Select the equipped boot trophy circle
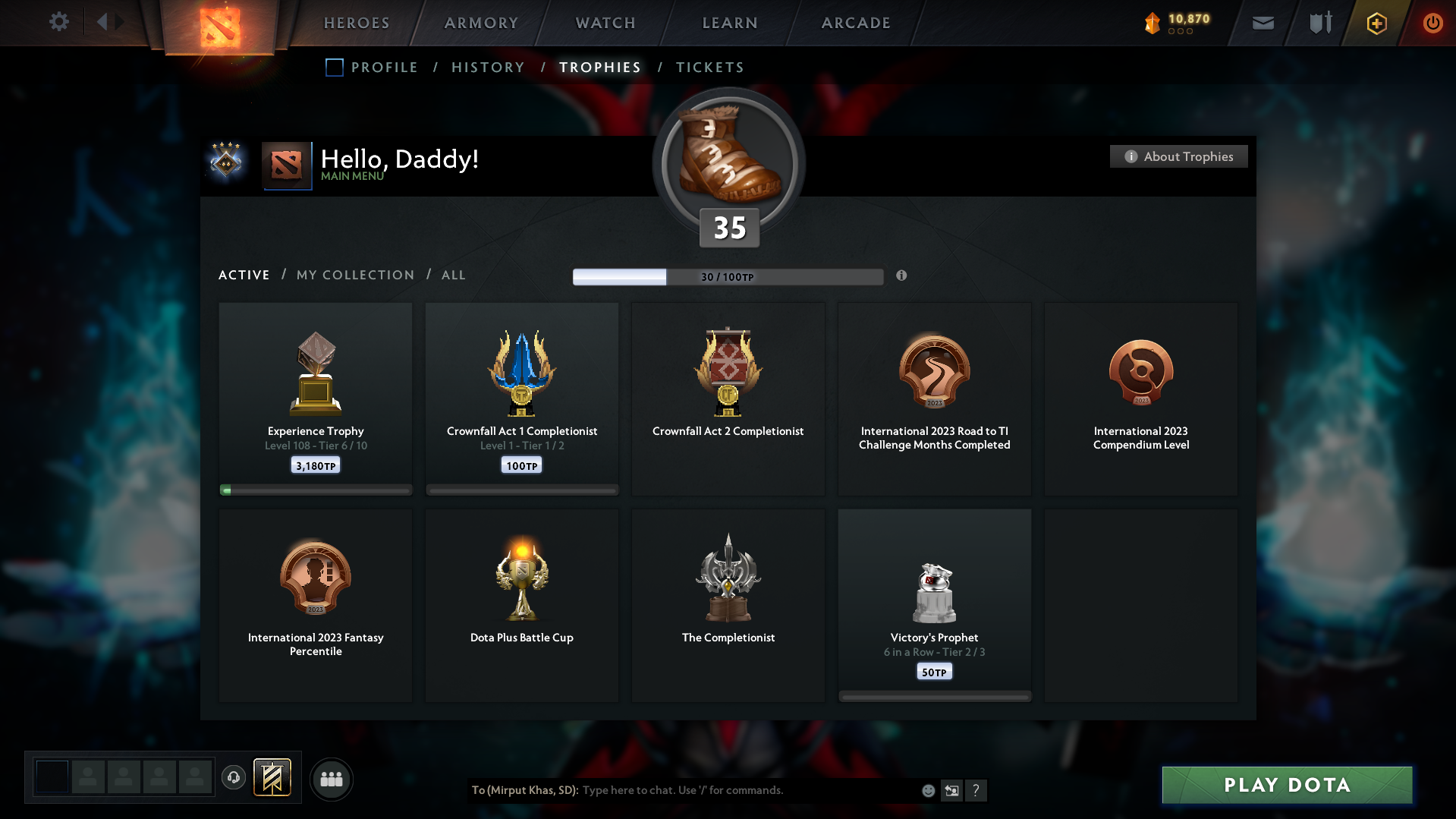 click(728, 163)
